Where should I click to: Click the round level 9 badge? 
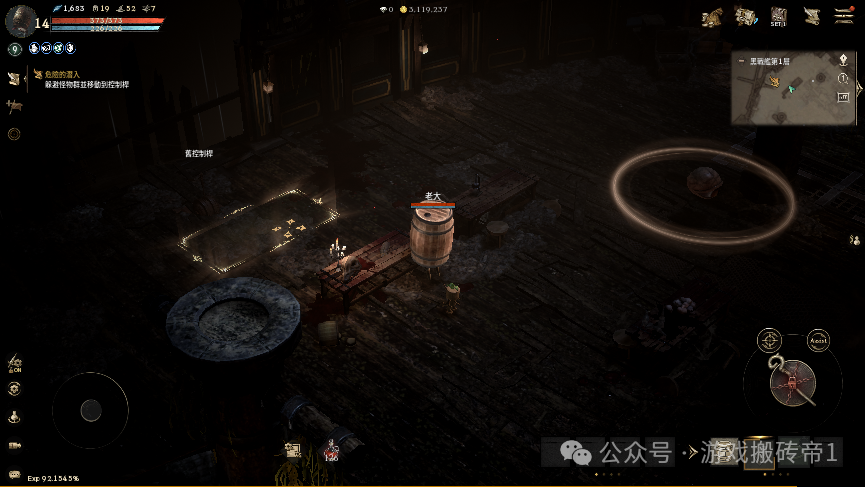tap(14, 48)
